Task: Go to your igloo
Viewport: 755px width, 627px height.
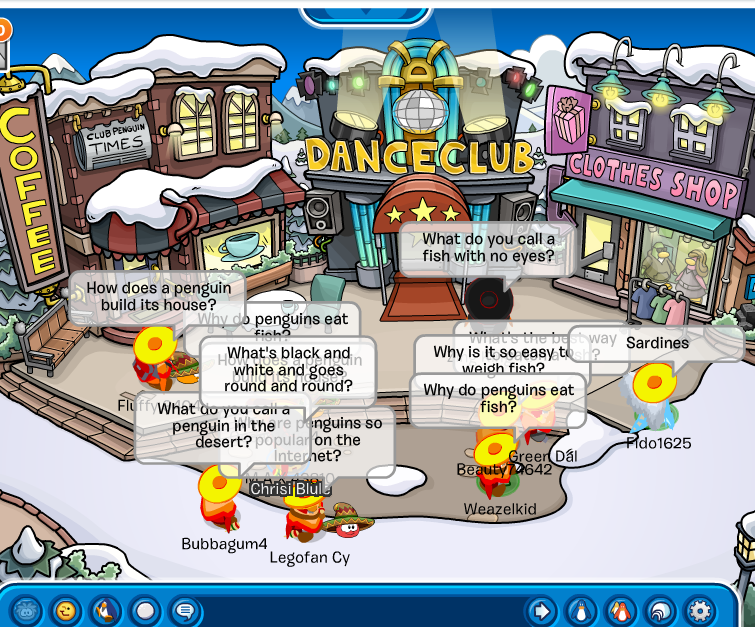Action: click(660, 609)
